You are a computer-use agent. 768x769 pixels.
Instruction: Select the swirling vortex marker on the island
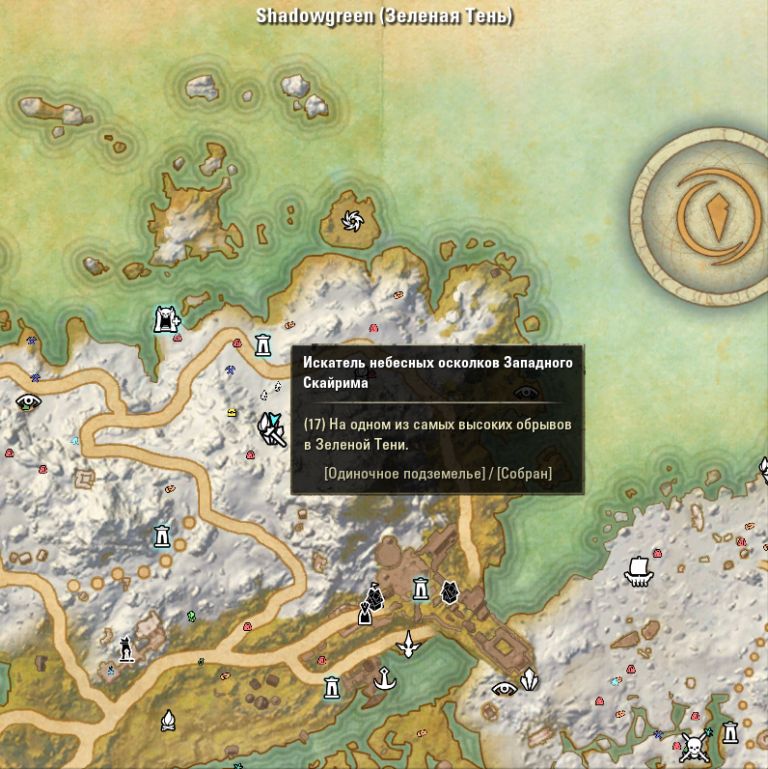tap(354, 220)
